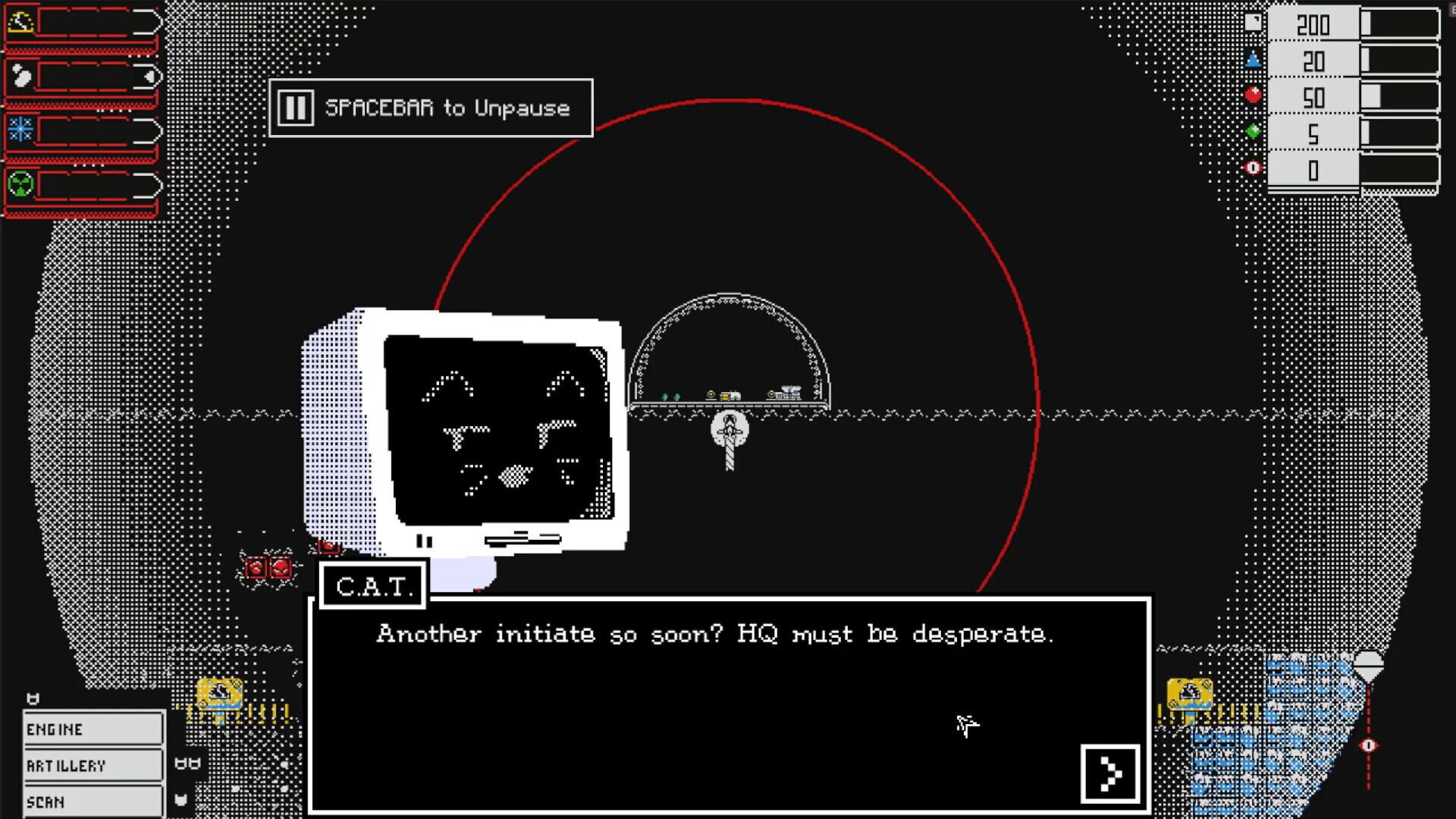
Task: Switch to the ARTILLERY panel
Action: coord(93,764)
